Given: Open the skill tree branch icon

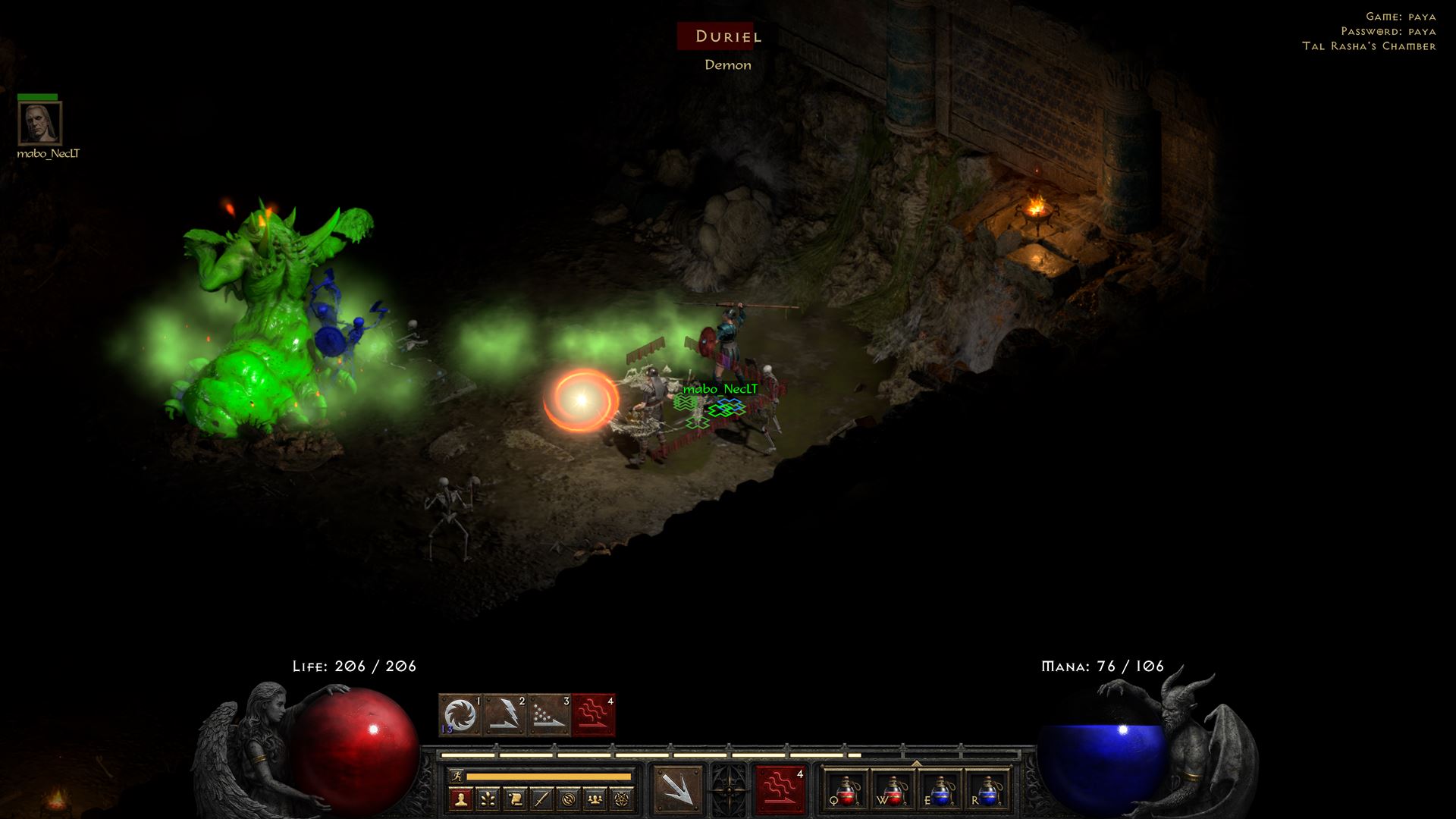Looking at the screenshot, I should click(x=487, y=799).
